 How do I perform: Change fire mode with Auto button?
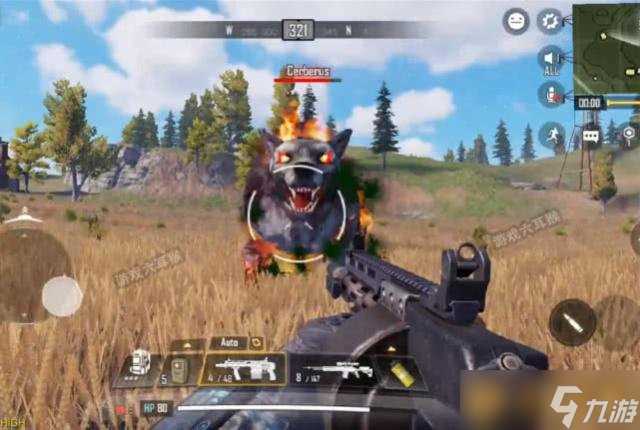(x=227, y=342)
